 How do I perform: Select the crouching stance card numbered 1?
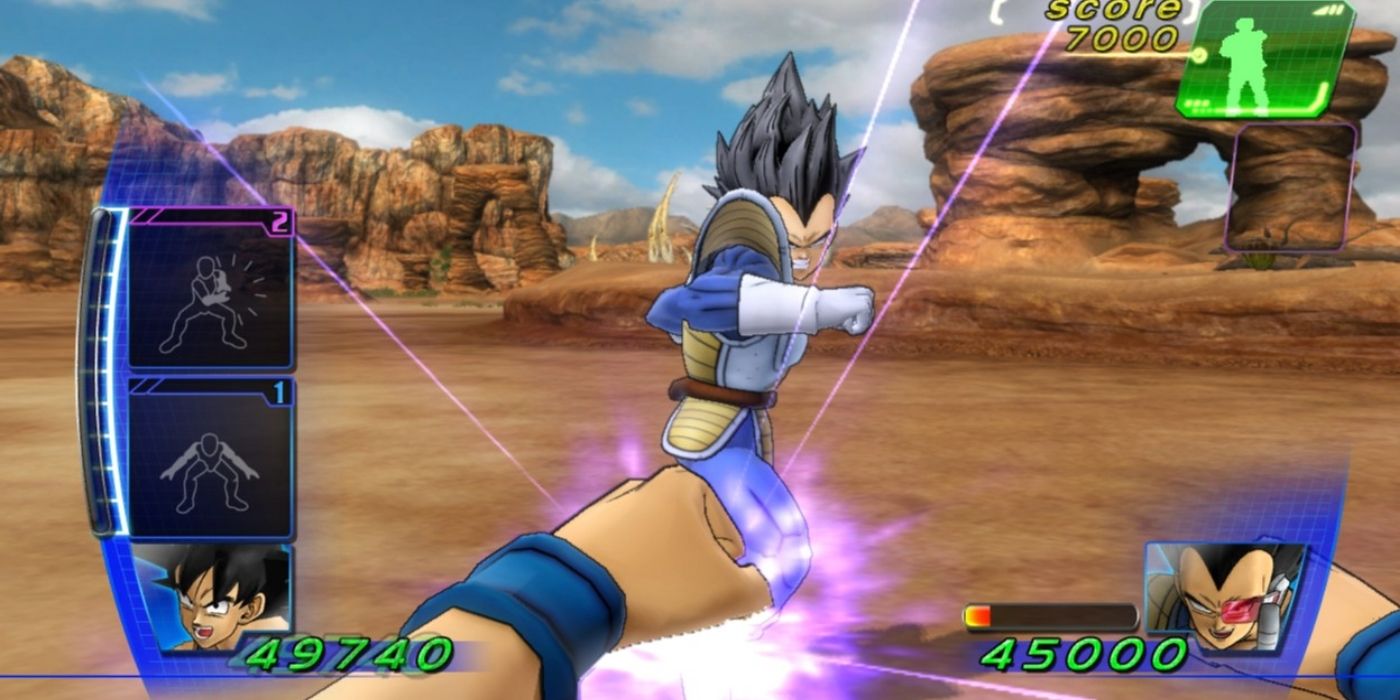coord(211,459)
